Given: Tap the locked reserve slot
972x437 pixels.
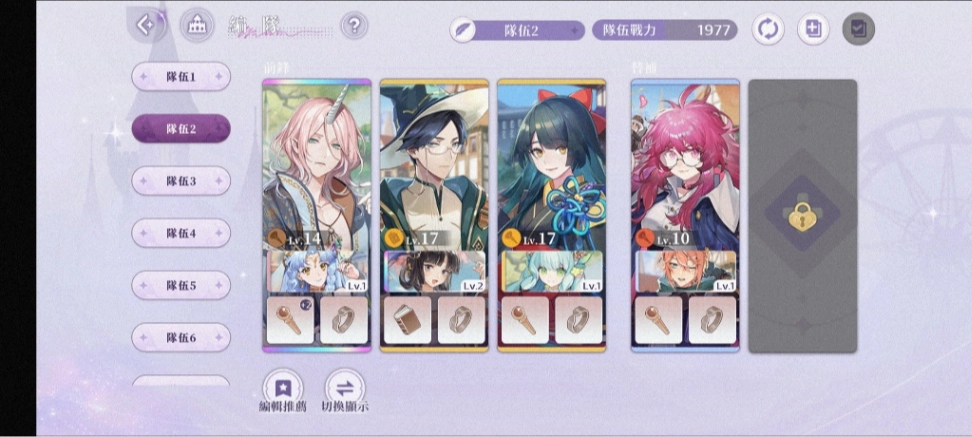Looking at the screenshot, I should [802, 215].
